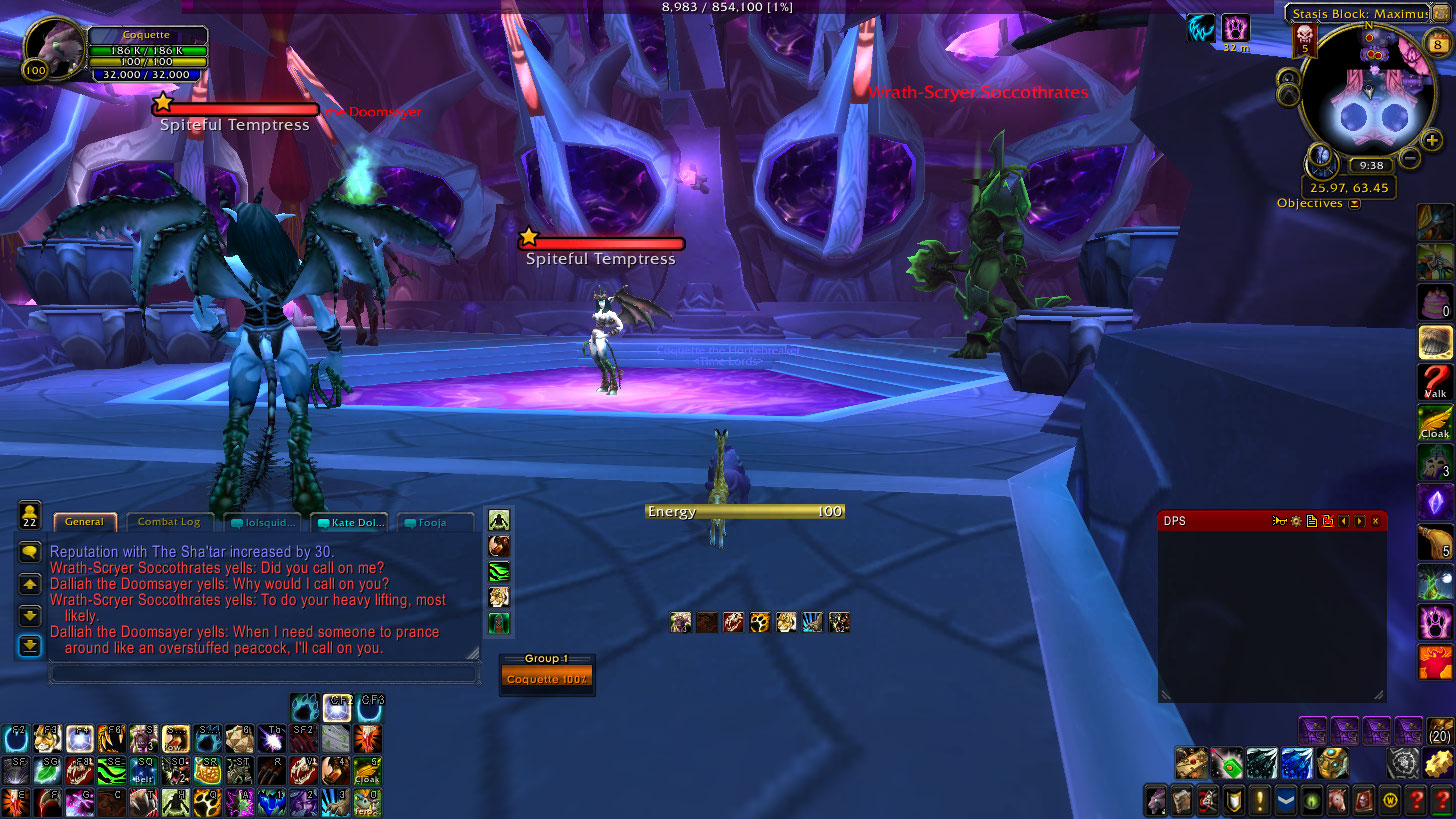Close the DPS meter window
1456x819 pixels.
pos(1376,521)
